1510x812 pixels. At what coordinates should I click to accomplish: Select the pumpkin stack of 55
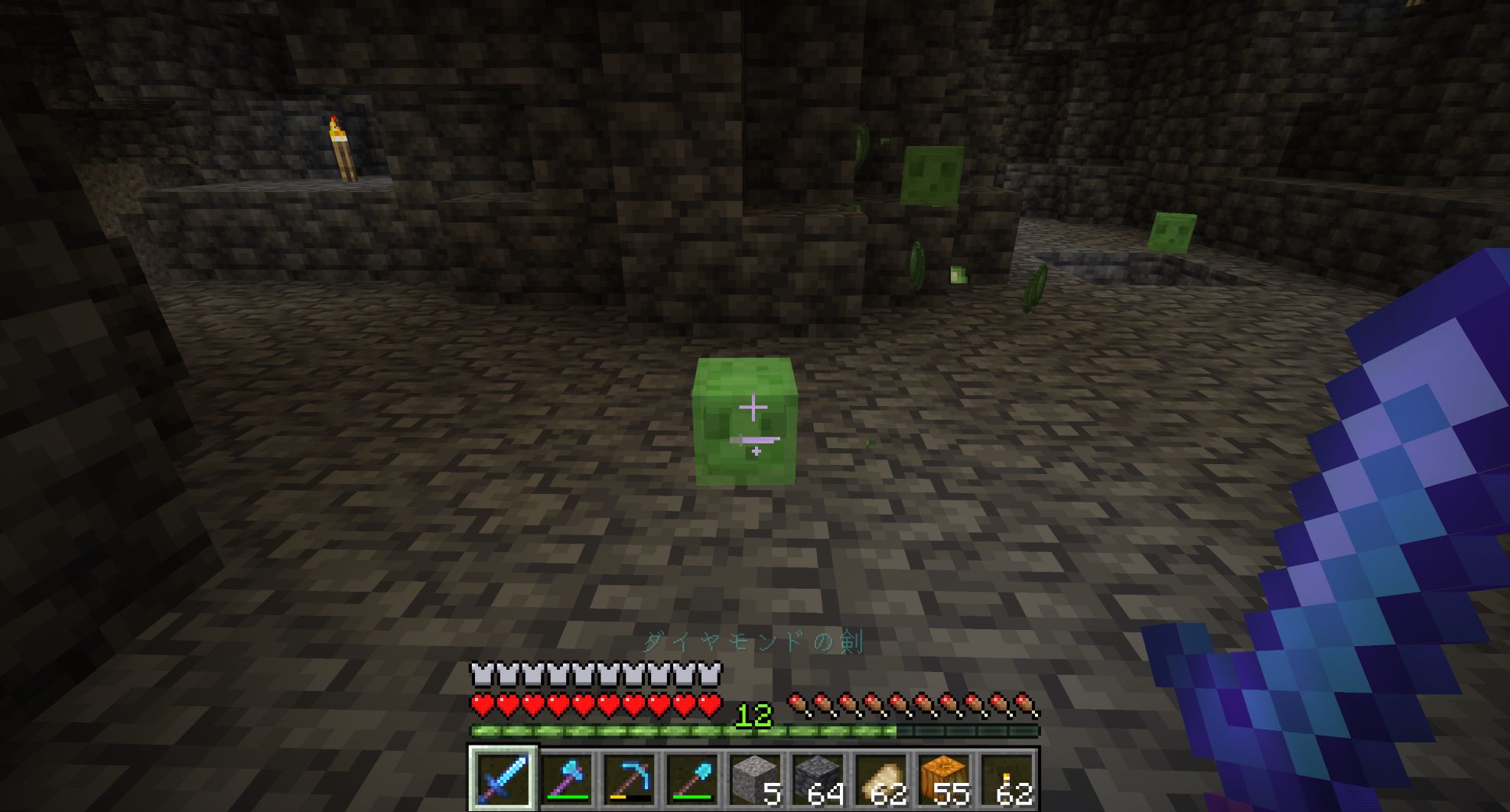pyautogui.click(x=944, y=778)
